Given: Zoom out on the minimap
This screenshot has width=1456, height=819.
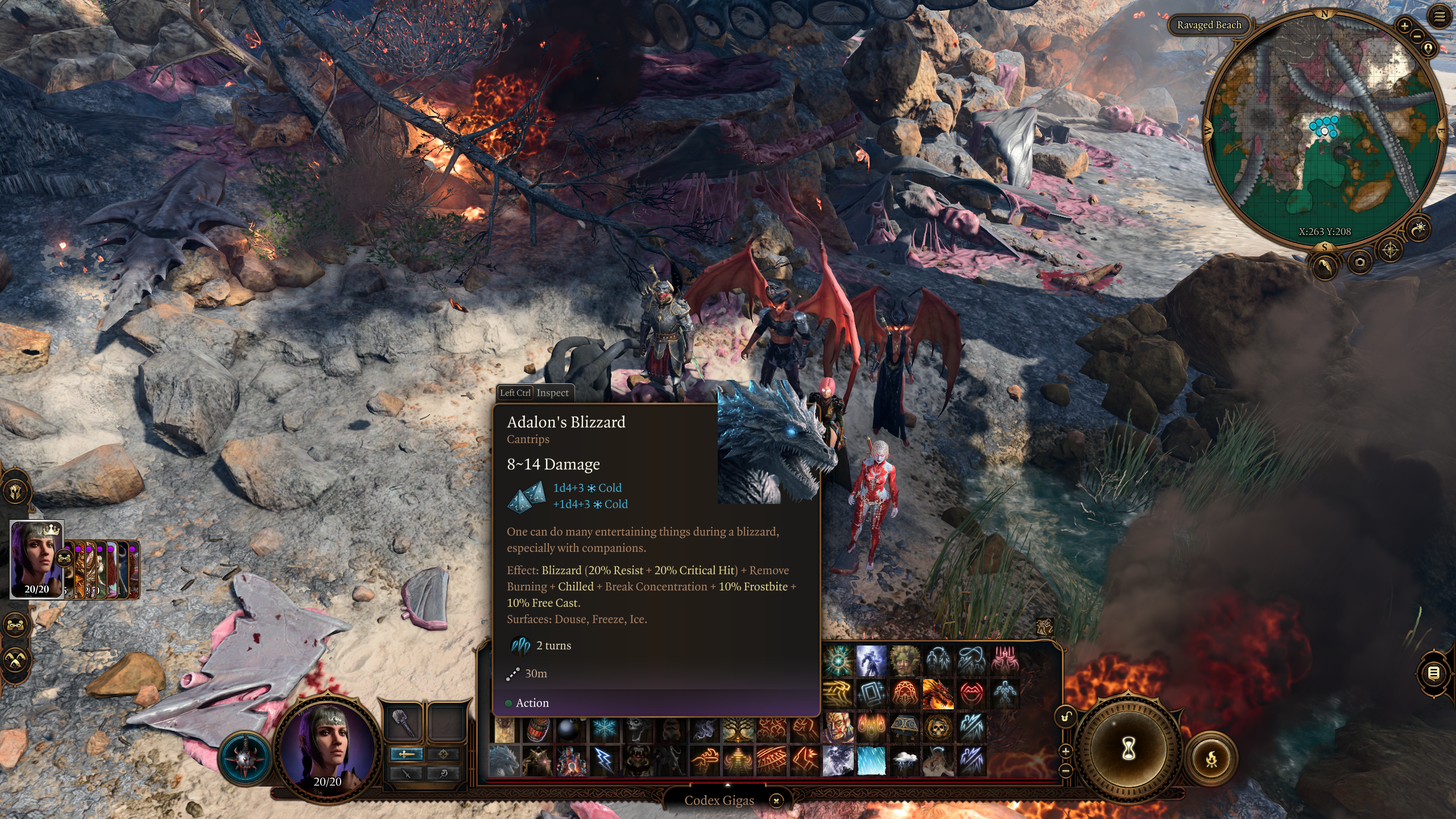Looking at the screenshot, I should [1417, 36].
